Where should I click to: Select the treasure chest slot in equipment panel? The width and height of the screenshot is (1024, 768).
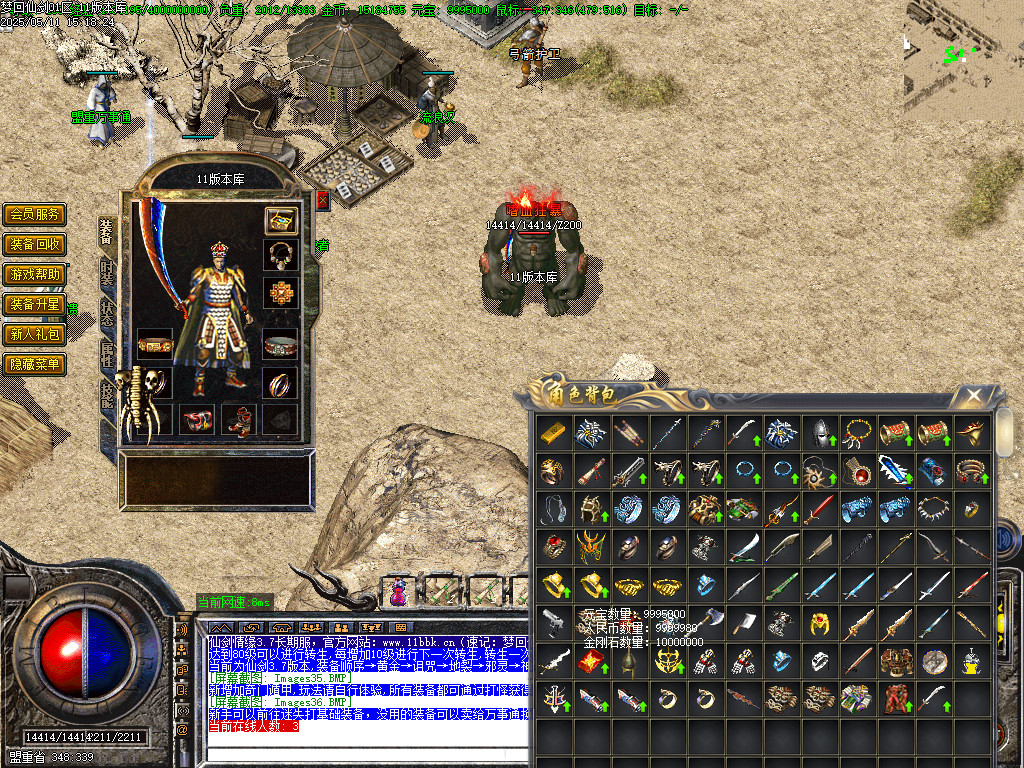pyautogui.click(x=280, y=220)
